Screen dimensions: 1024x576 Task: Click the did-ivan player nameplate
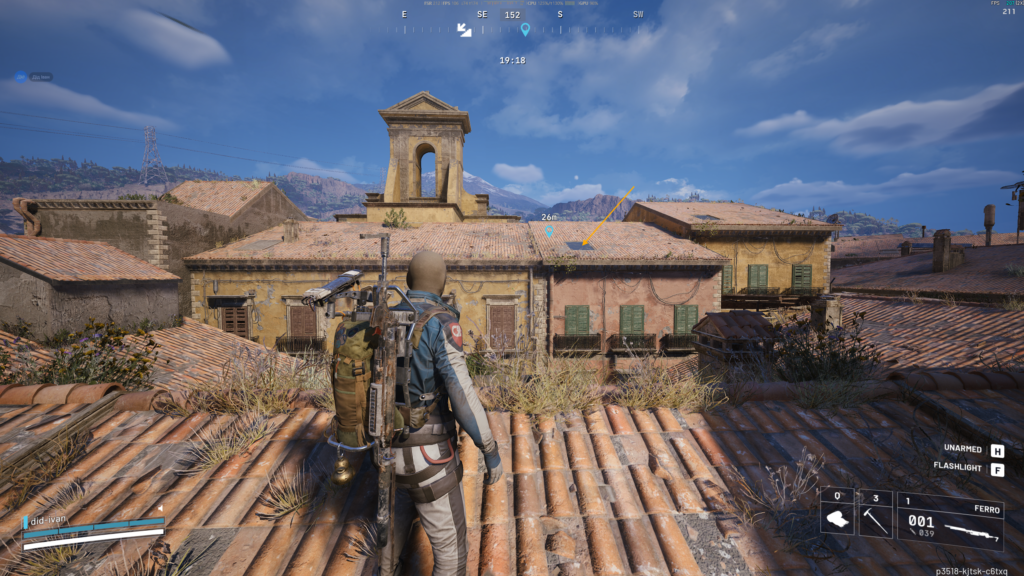click(x=51, y=521)
